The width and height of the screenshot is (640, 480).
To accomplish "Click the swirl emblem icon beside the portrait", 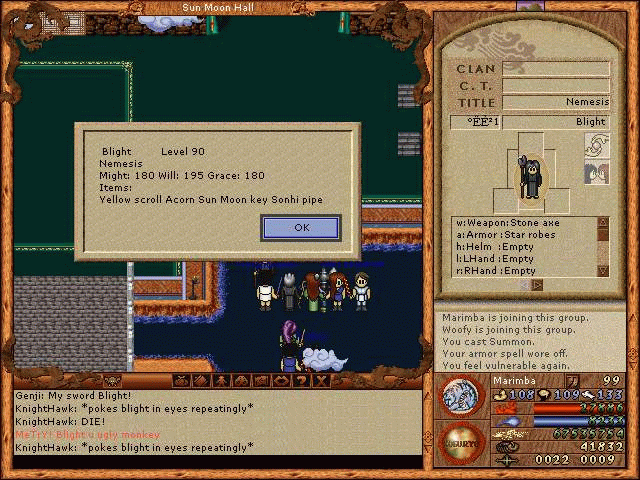I will coord(597,147).
